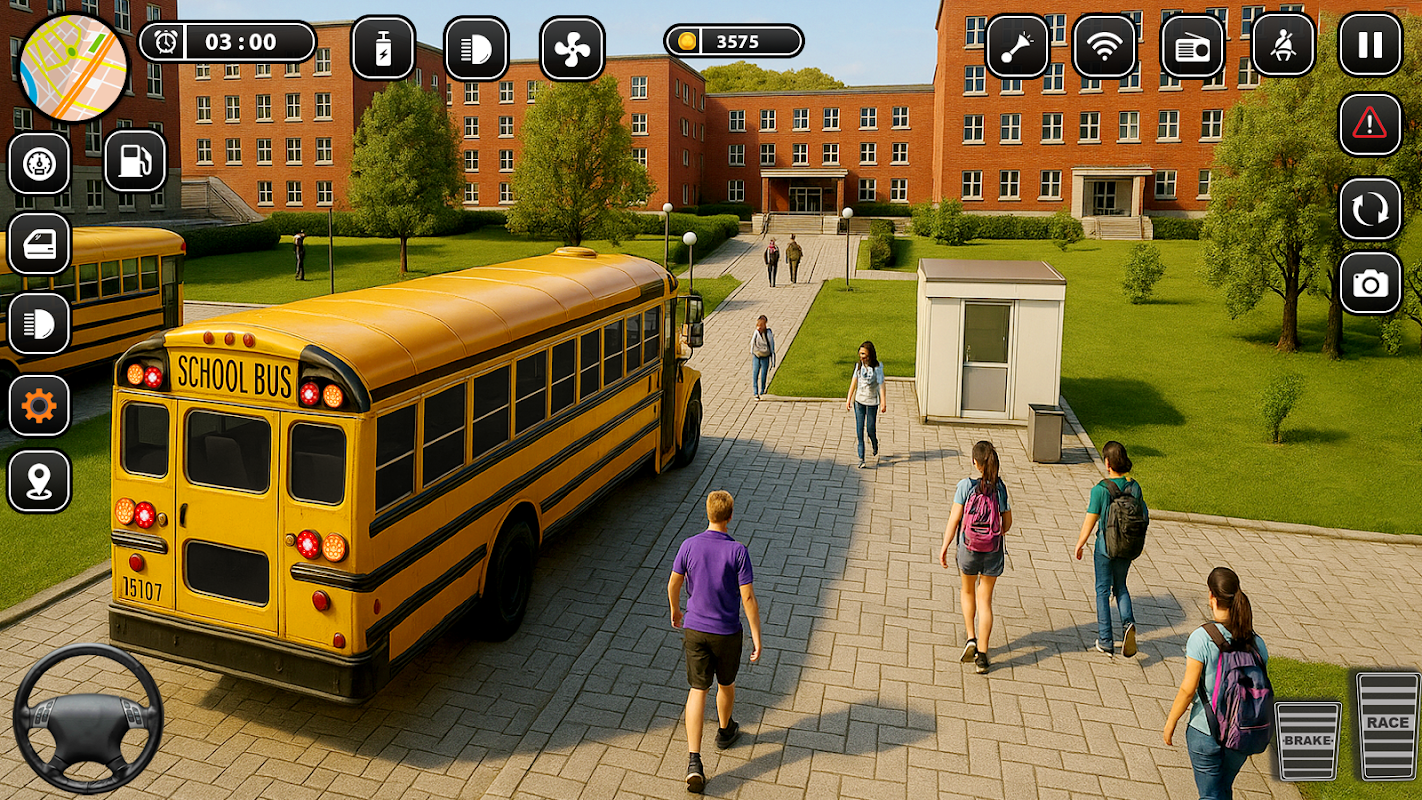Open the speedometer gauge button
The image size is (1422, 800).
(39, 163)
